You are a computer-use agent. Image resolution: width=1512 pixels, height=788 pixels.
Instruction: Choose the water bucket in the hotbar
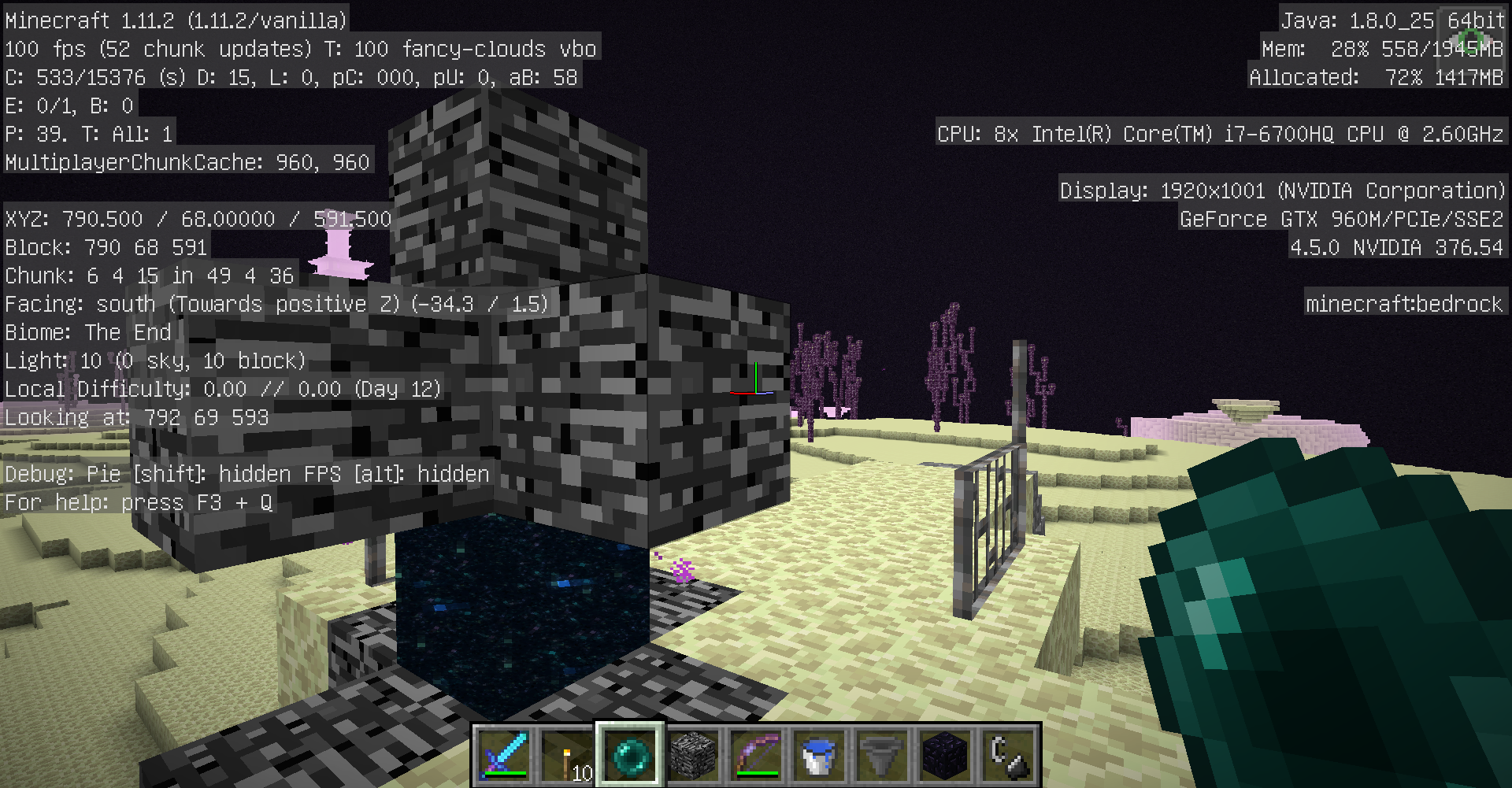point(819,754)
